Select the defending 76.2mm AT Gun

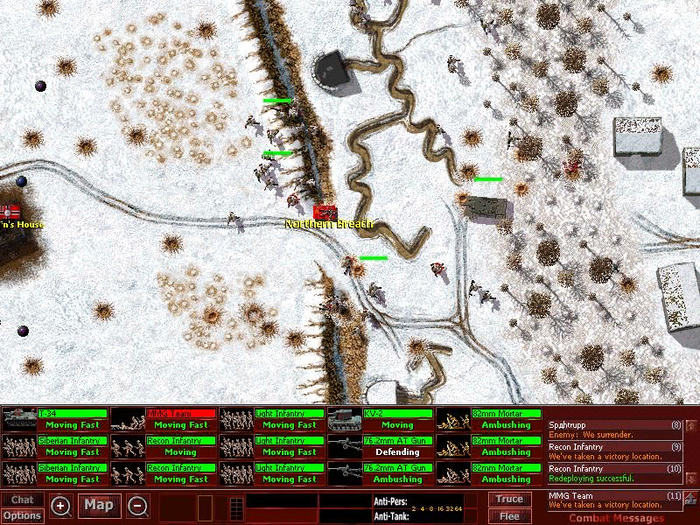380,445
